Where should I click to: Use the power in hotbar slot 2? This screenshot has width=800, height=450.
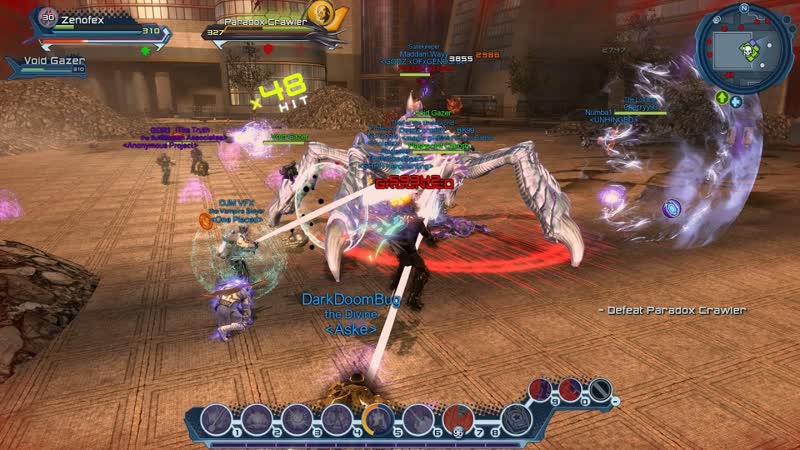[257, 417]
